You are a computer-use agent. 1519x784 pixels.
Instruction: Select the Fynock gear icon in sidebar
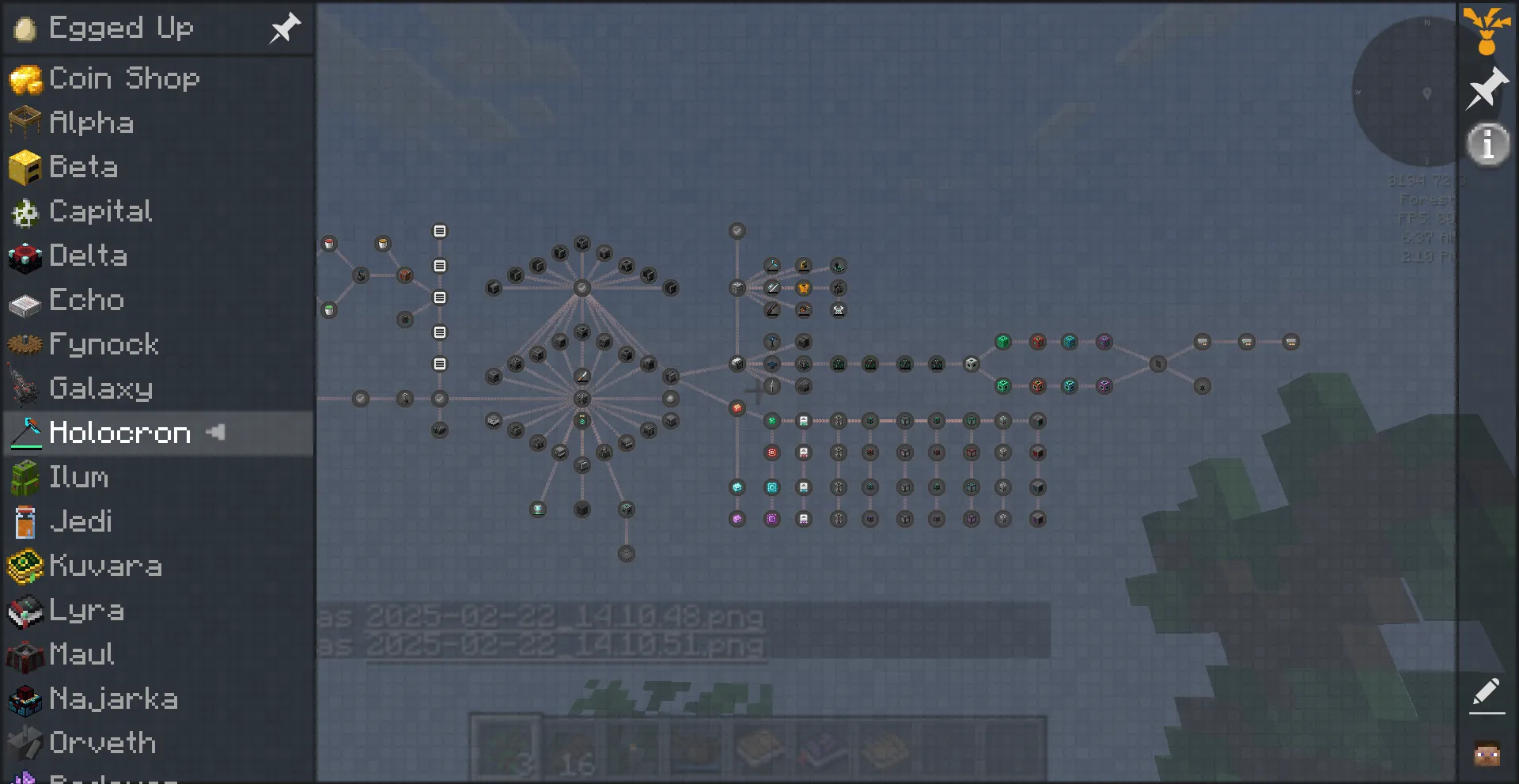pyautogui.click(x=26, y=344)
